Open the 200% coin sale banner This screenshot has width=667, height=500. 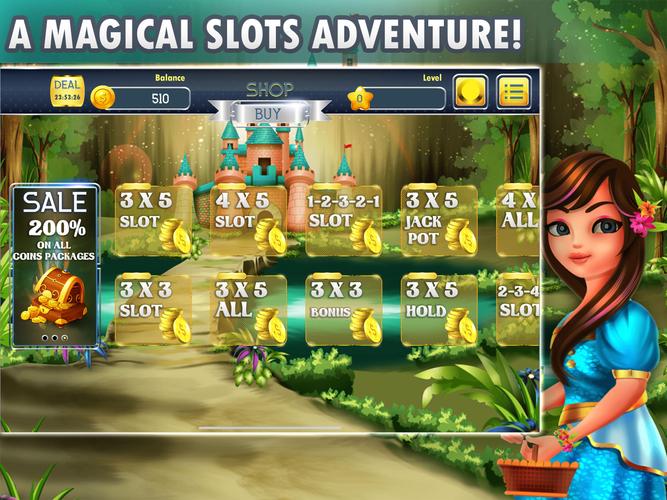point(55,265)
